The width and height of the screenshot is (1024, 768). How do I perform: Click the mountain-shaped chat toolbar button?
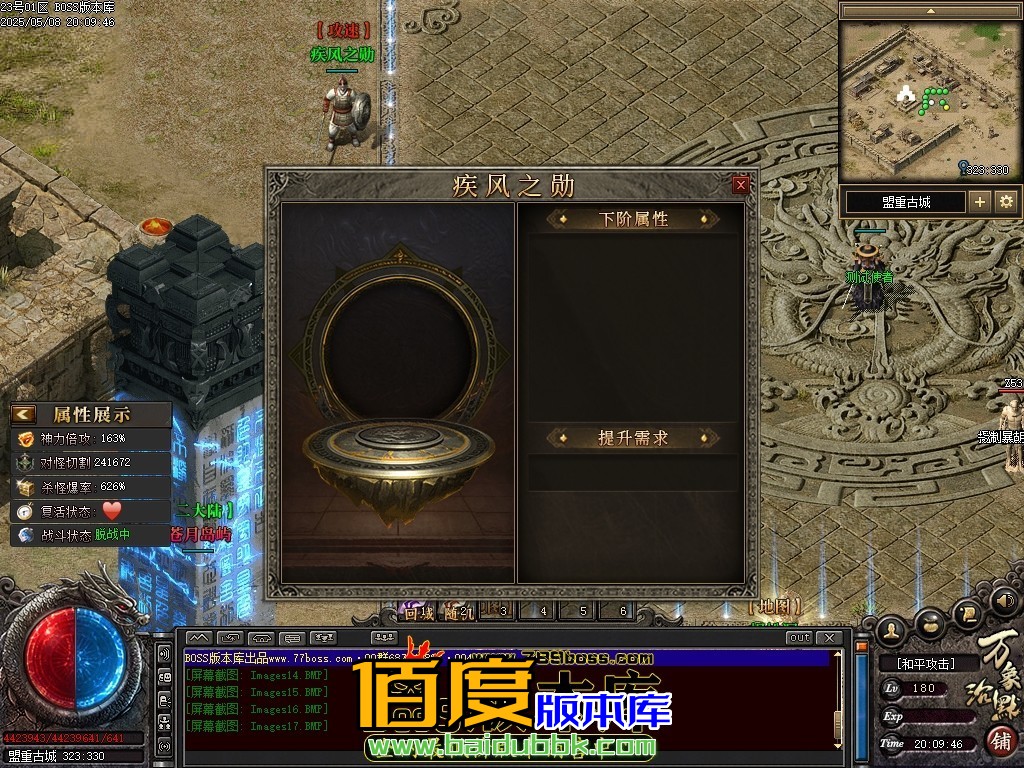point(198,638)
